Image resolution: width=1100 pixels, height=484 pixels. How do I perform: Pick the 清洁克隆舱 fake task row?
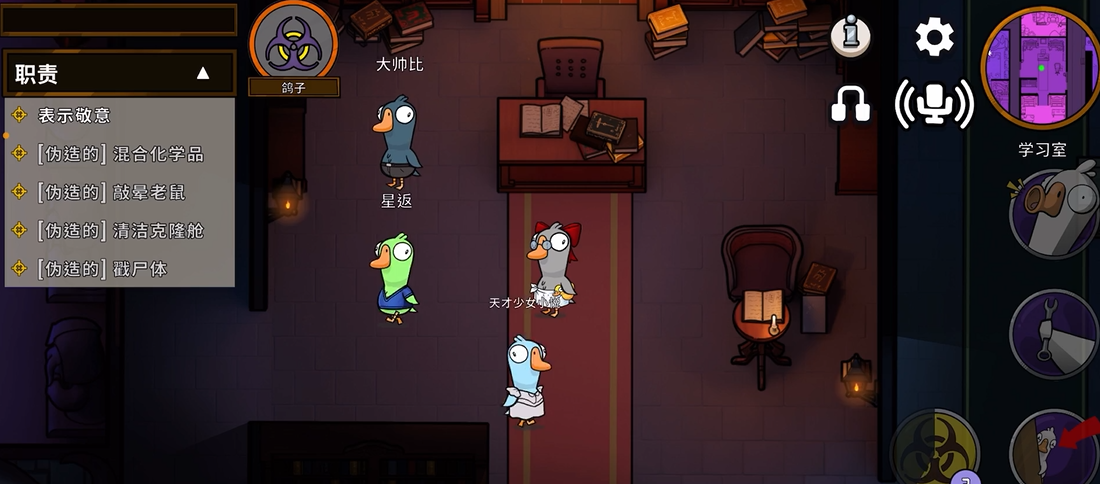point(120,230)
